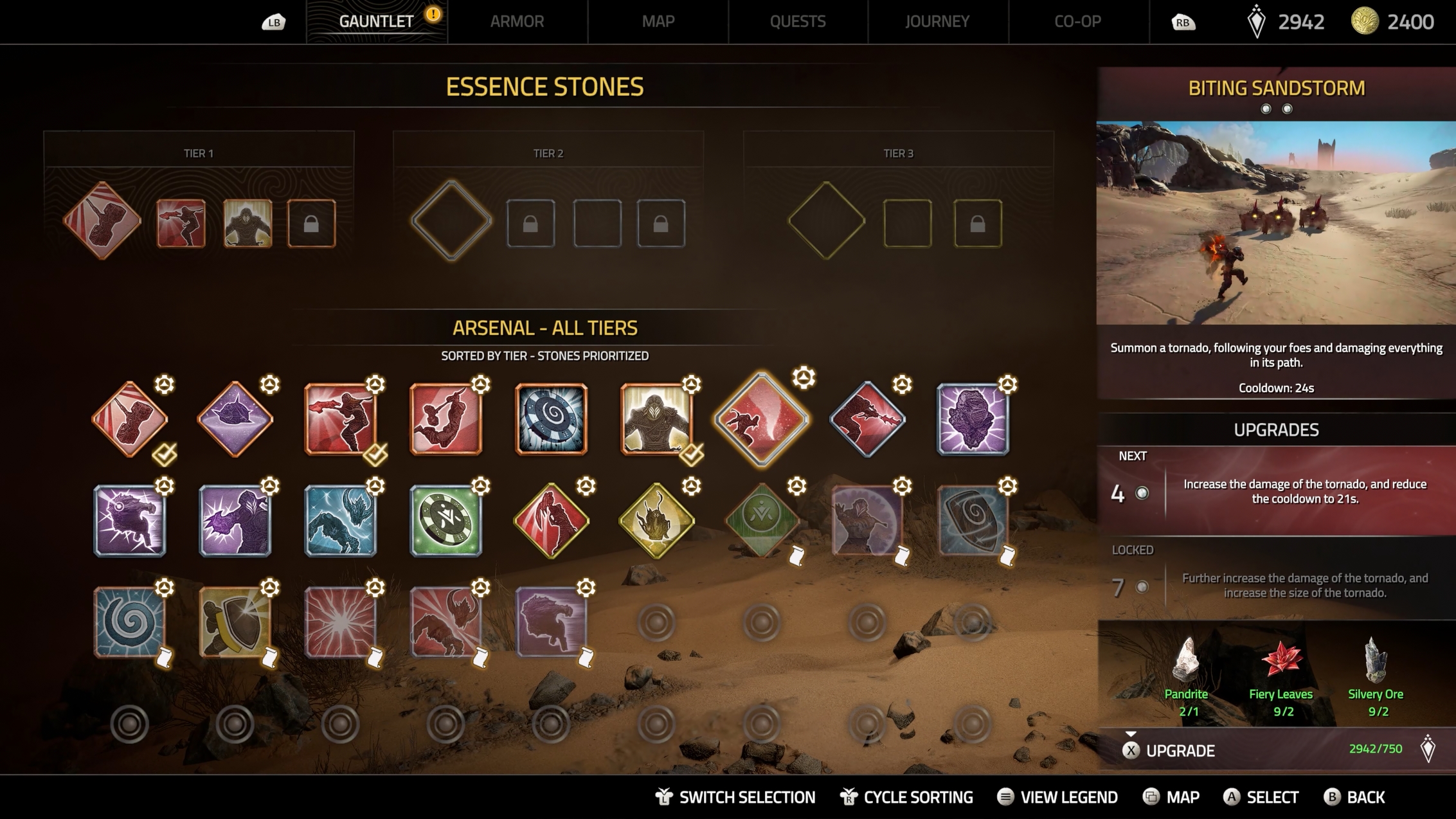This screenshot has height=819, width=1456.
Task: Go to the Quests tab
Action: point(797,21)
